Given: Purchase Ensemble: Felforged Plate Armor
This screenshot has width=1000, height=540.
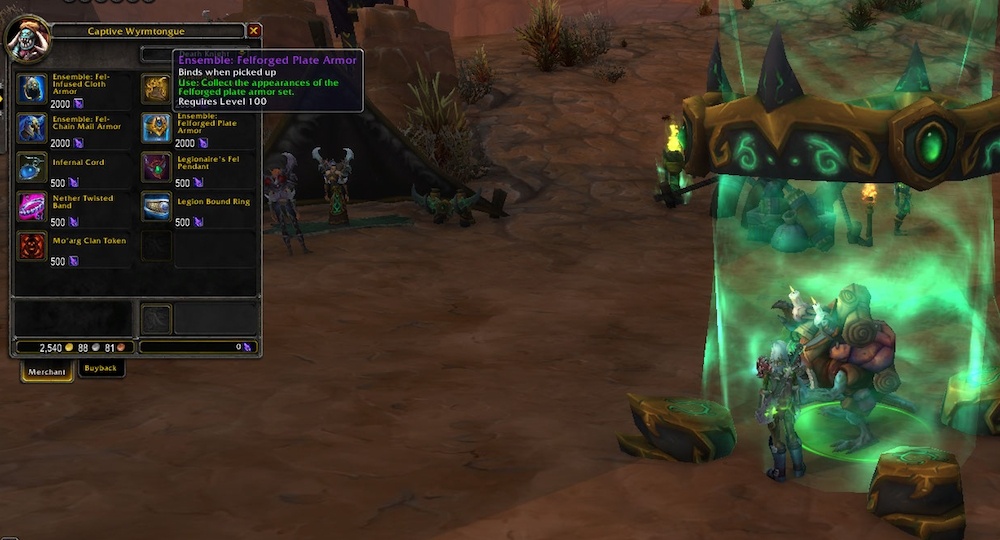Looking at the screenshot, I should [x=156, y=127].
